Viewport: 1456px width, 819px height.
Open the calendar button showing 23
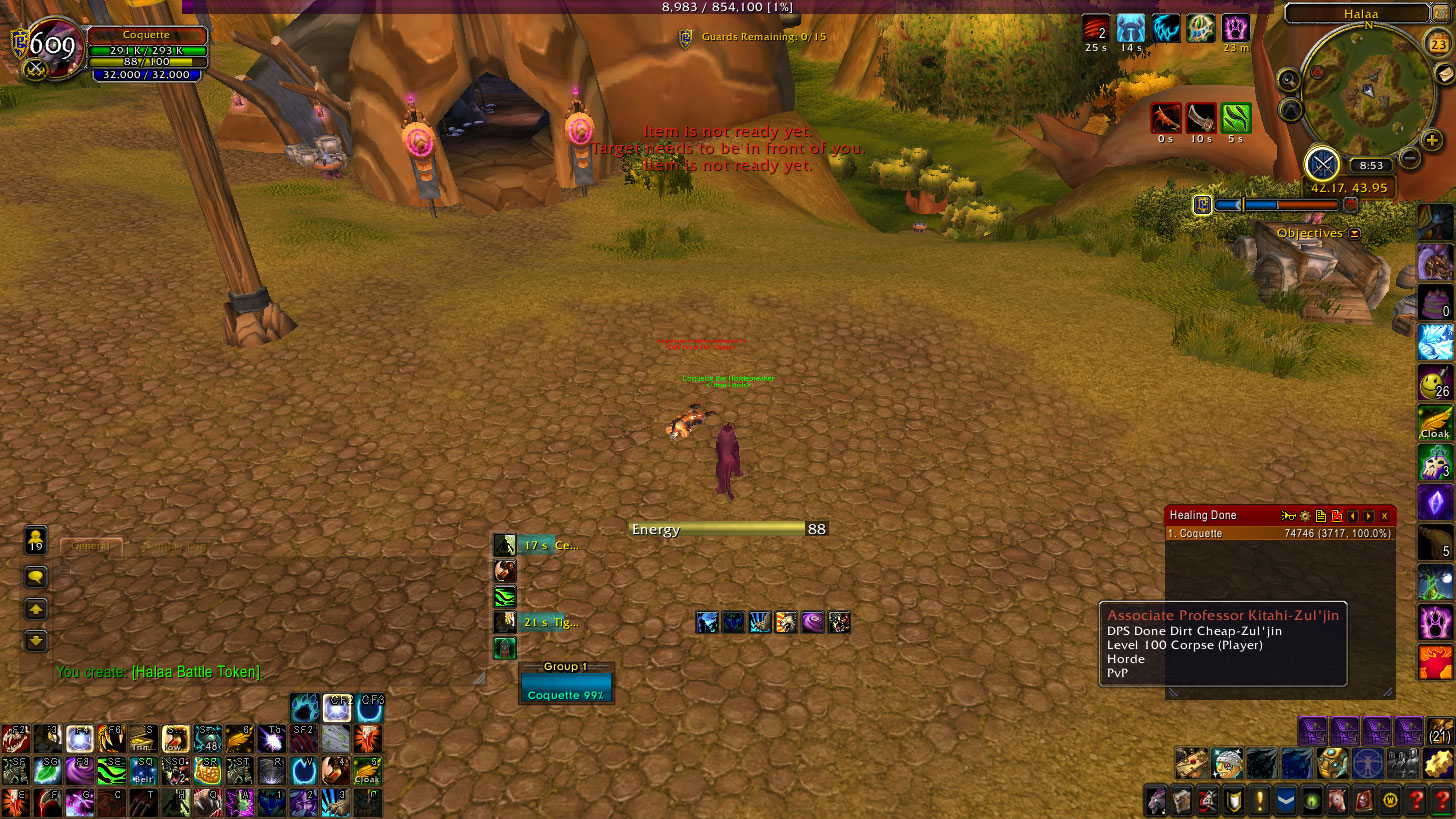pyautogui.click(x=1436, y=43)
